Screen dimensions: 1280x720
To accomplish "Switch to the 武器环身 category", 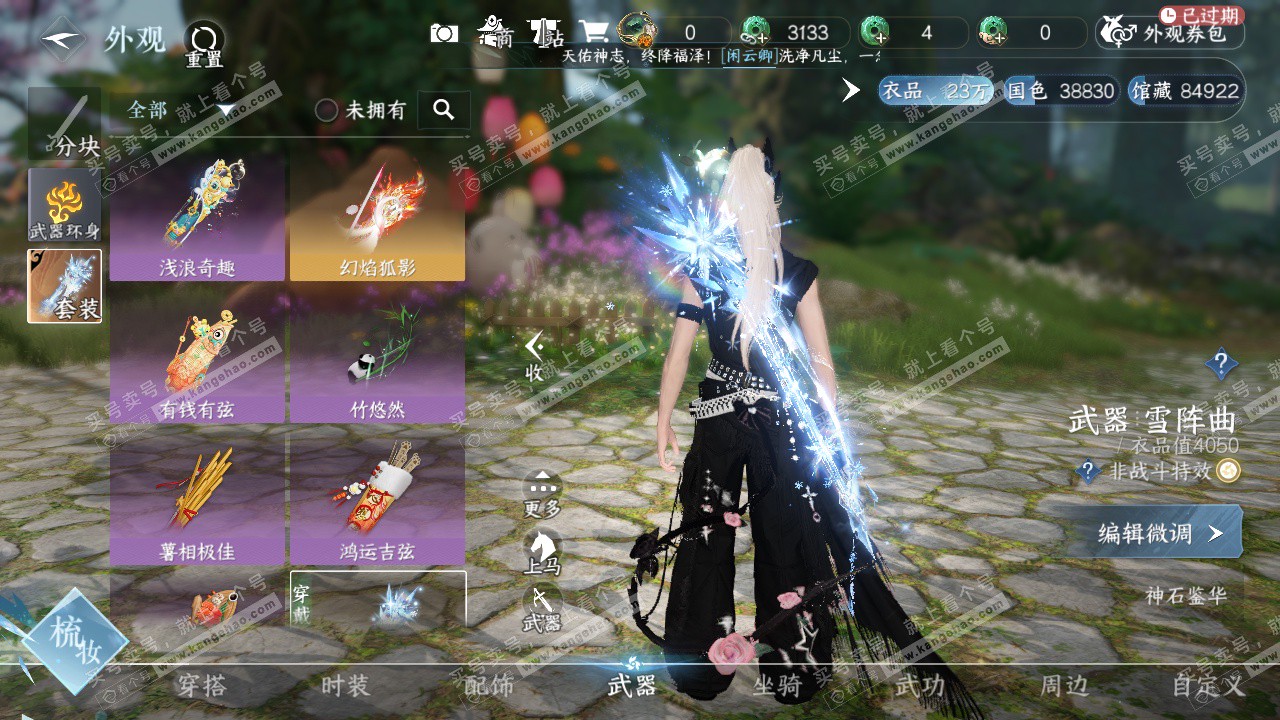I will (x=65, y=205).
